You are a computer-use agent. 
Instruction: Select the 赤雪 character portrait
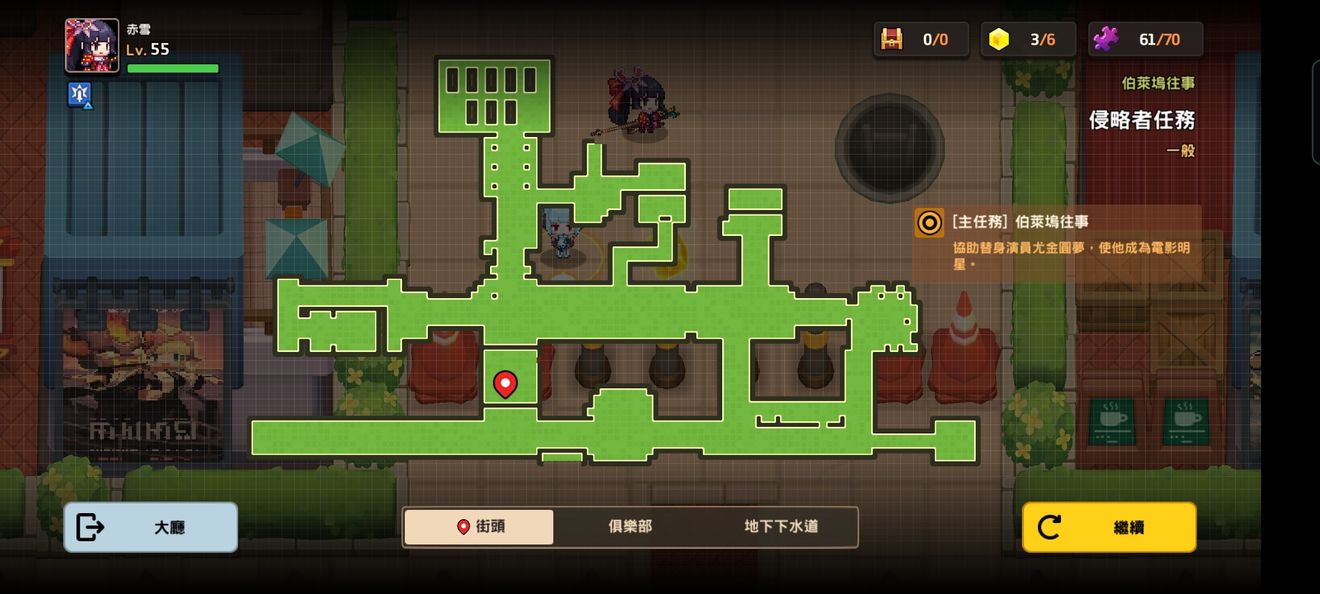click(x=92, y=46)
